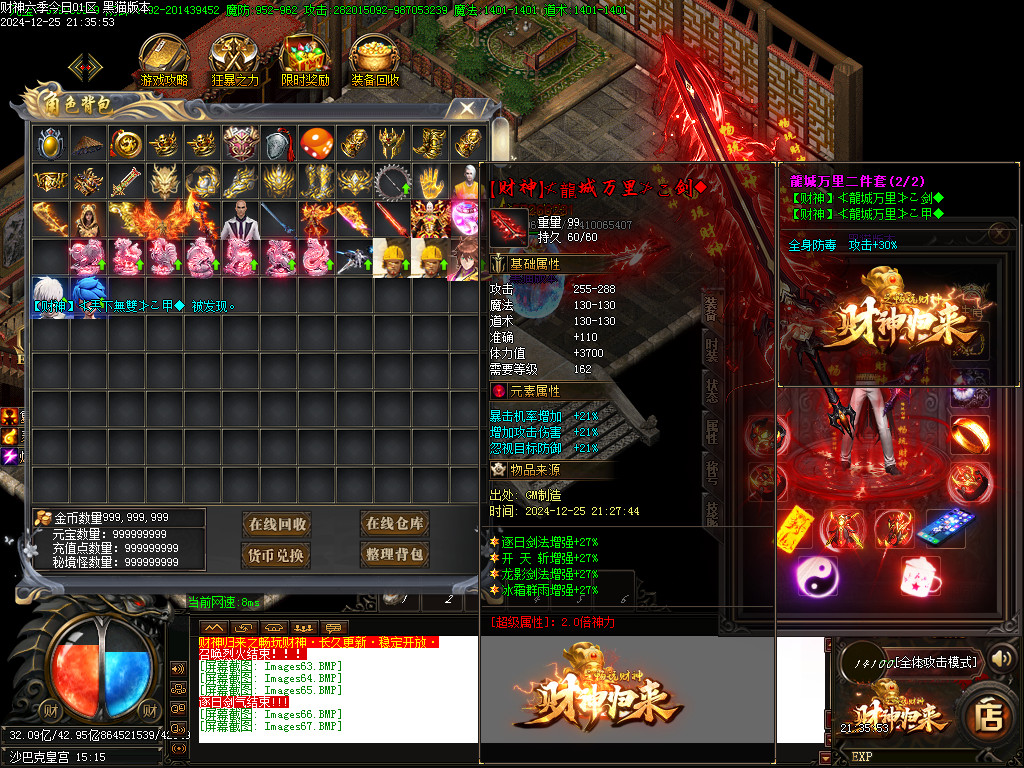Open the 在线仓库 online warehouse
Screen dimensions: 1024x768
[x=394, y=523]
